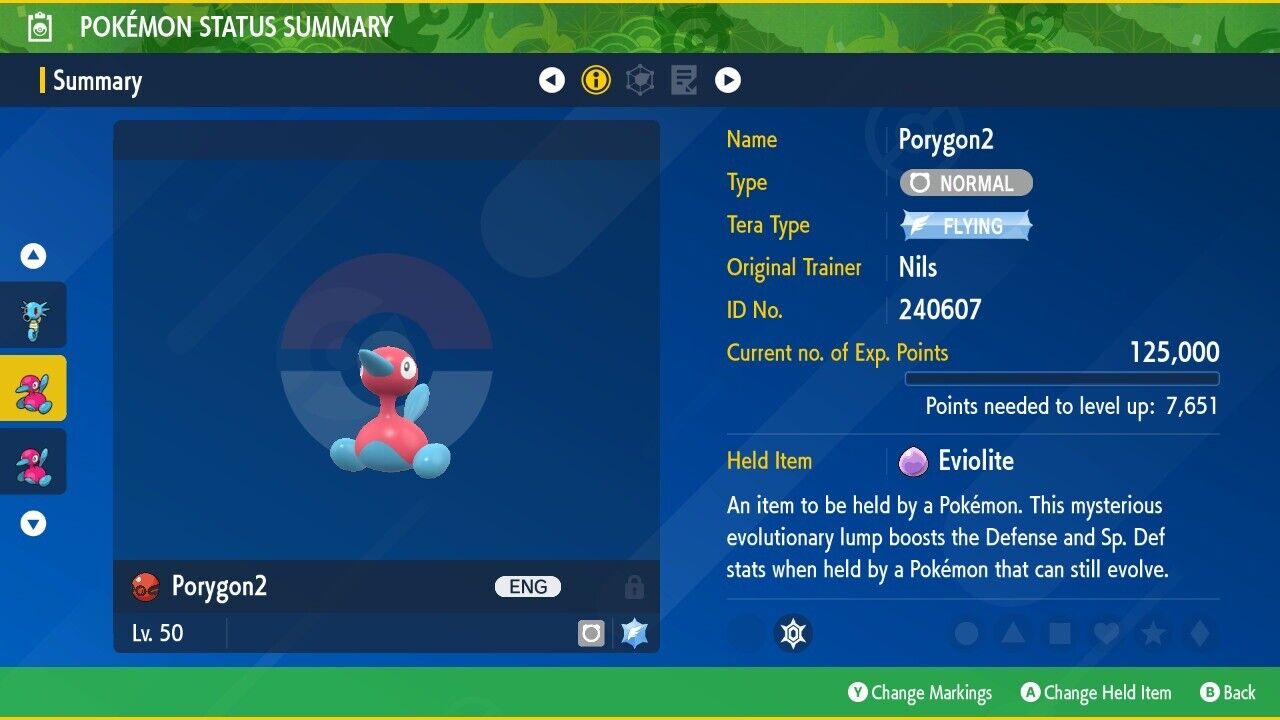Toggle the triangle marking
The width and height of the screenshot is (1280, 720).
1012,633
